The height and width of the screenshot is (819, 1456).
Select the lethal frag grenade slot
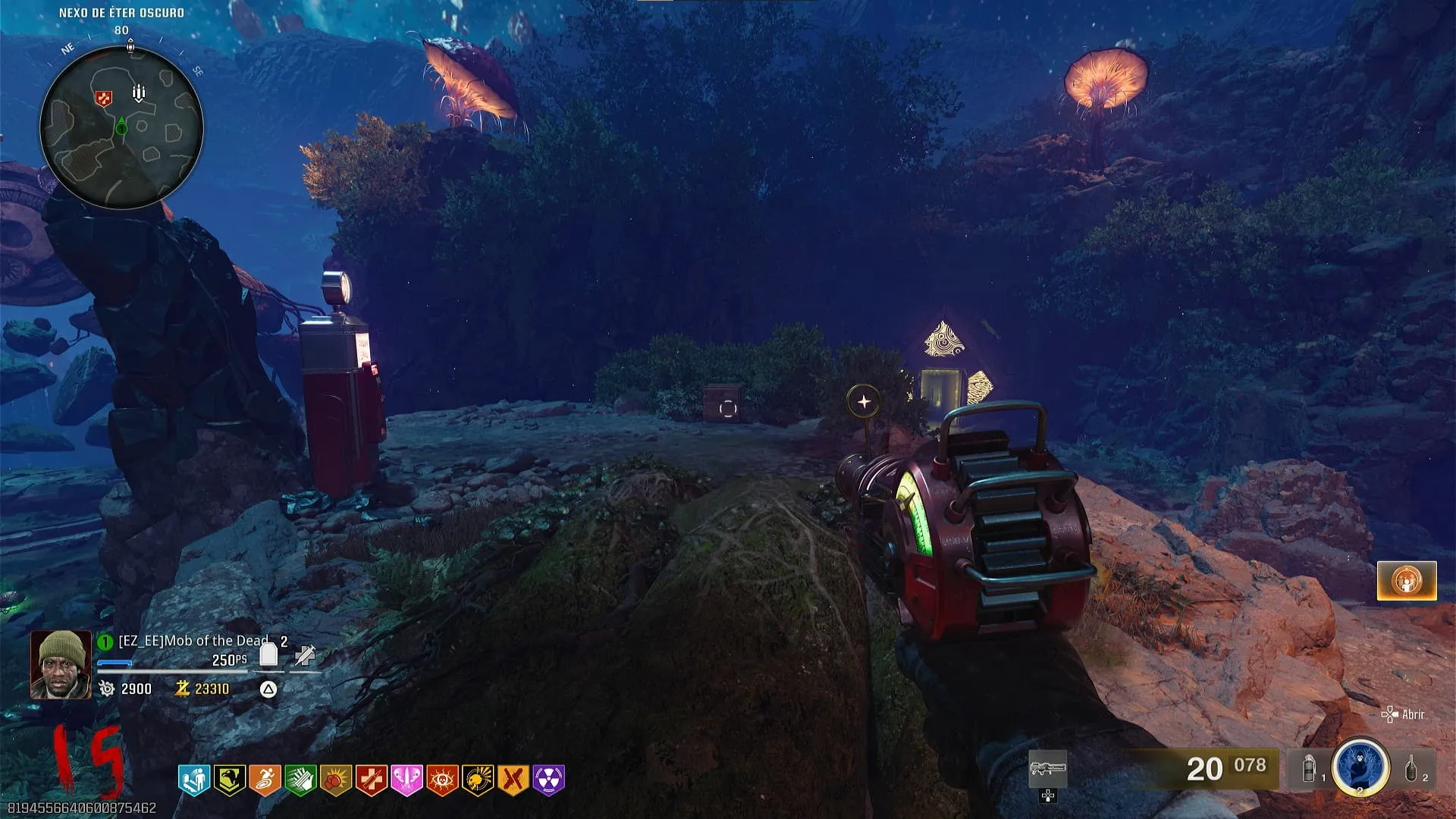(x=1412, y=770)
